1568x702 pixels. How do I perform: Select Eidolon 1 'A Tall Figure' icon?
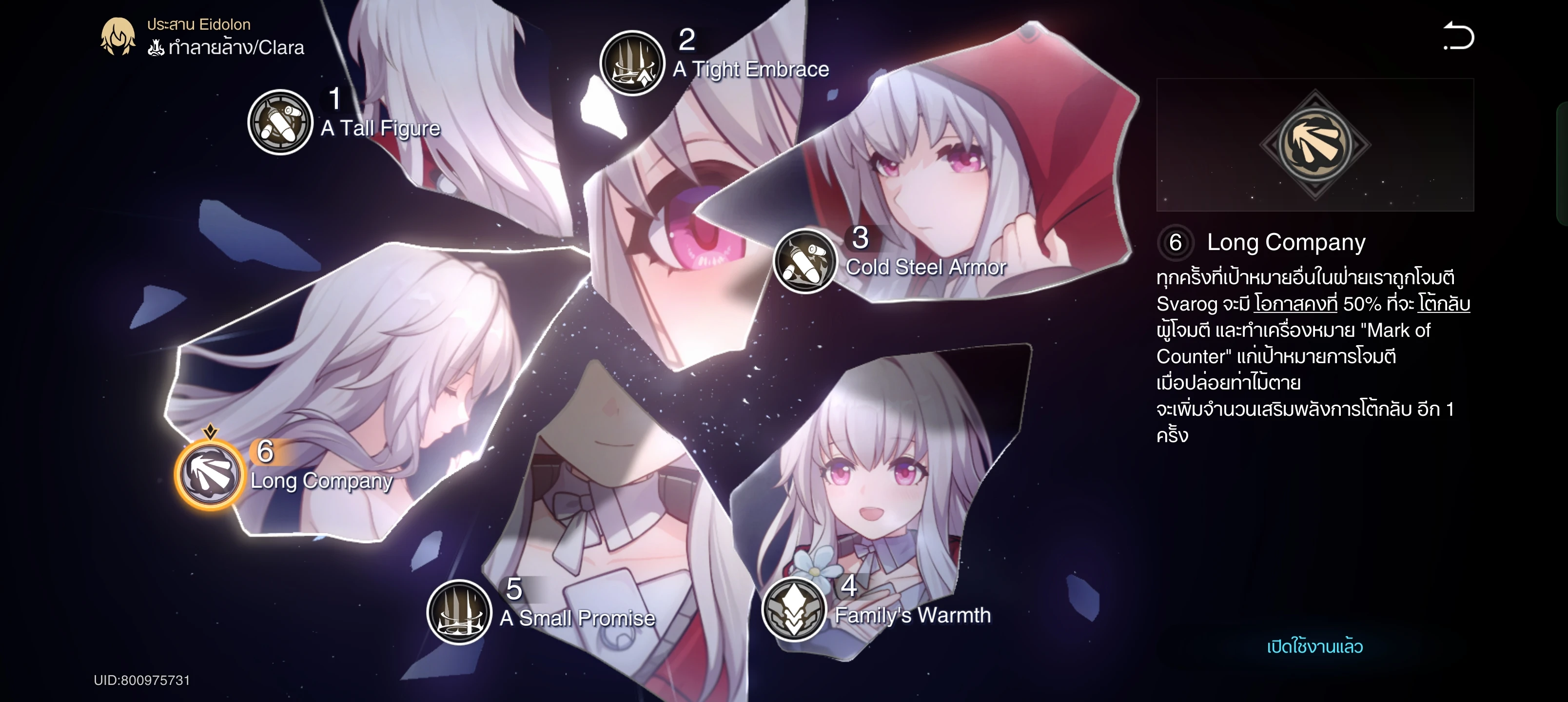(280, 123)
